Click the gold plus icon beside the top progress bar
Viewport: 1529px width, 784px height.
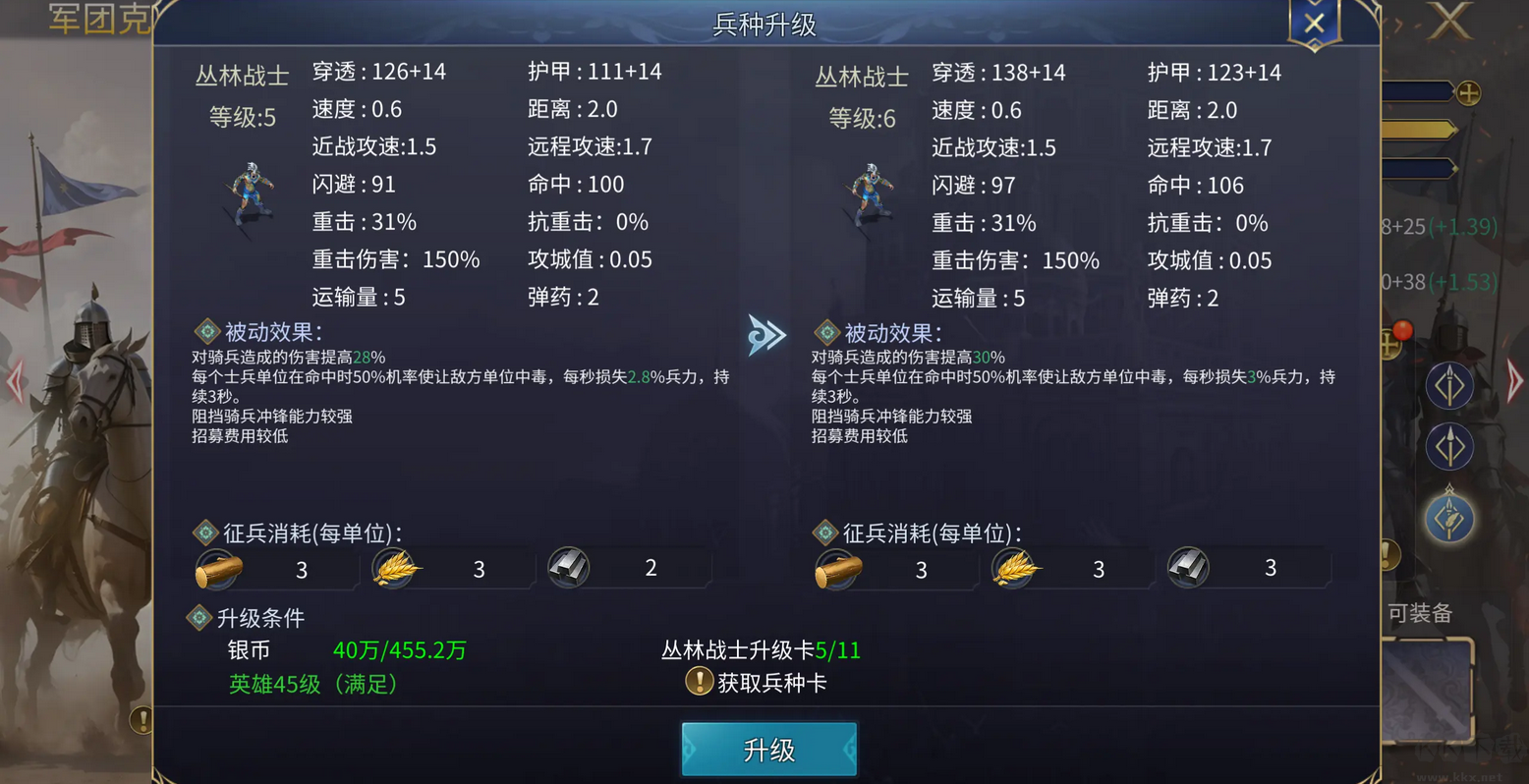(x=1466, y=93)
